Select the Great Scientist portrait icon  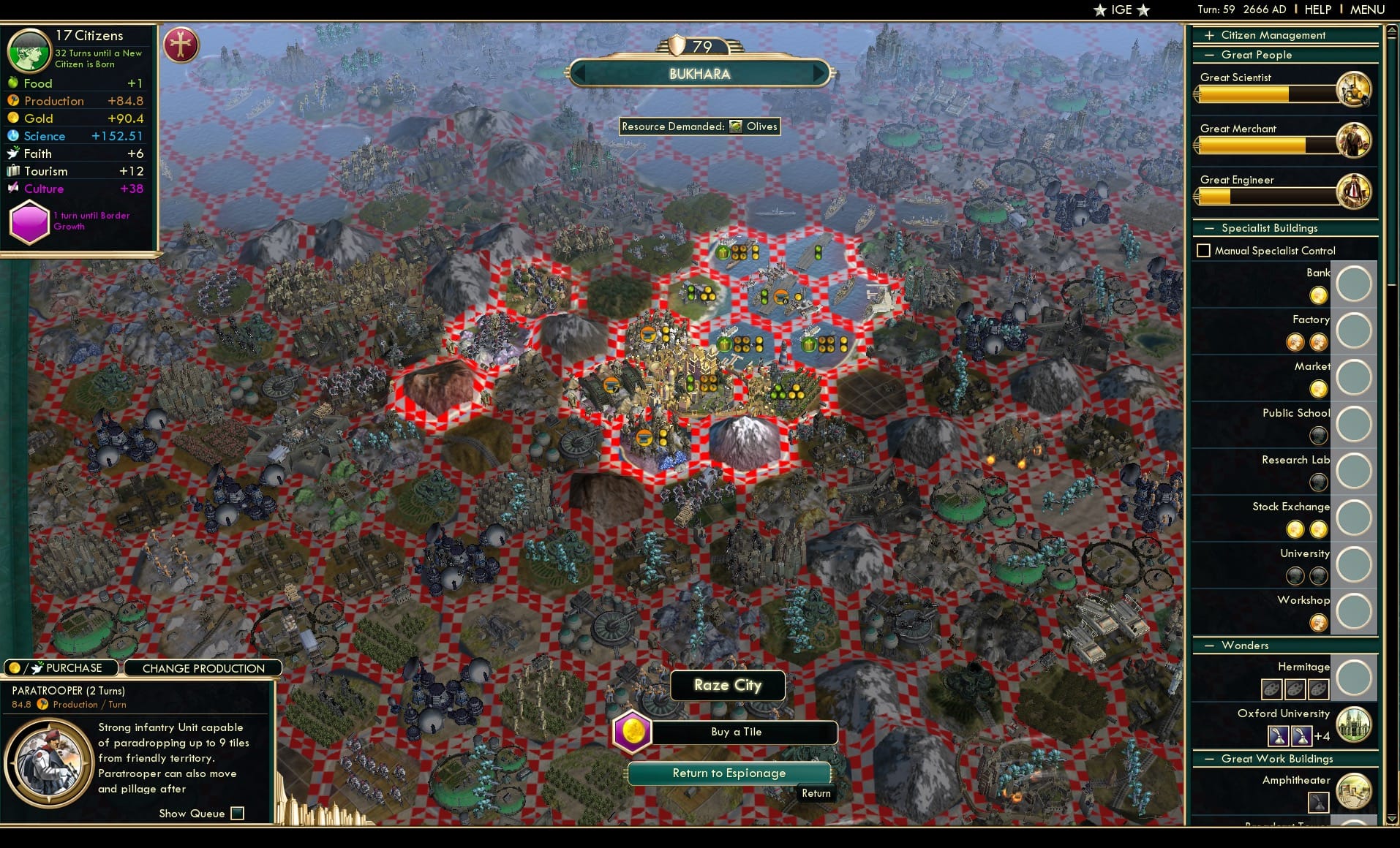click(1355, 88)
